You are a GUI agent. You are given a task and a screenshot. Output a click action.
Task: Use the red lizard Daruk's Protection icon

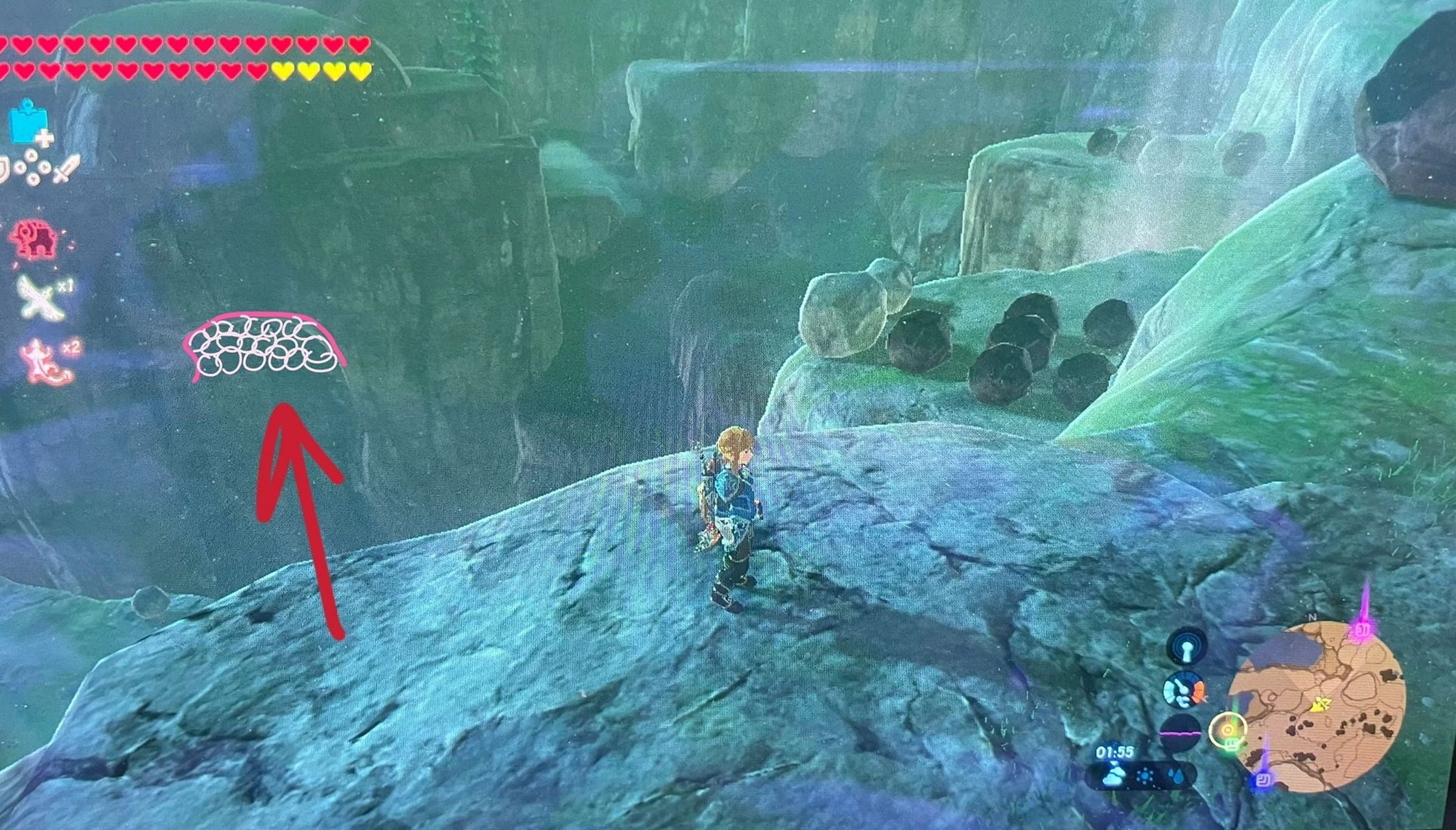44,362
